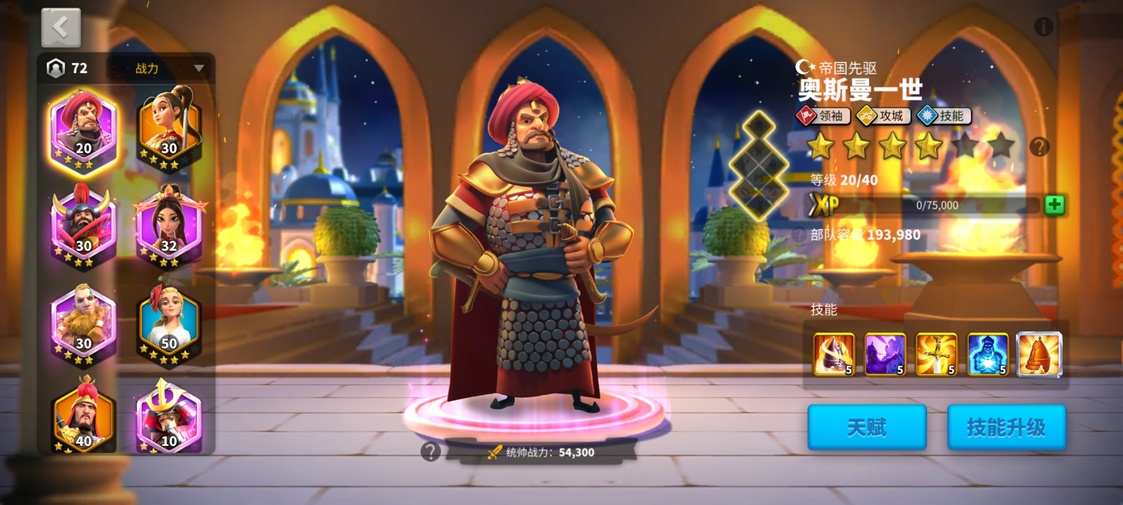View the orange helmet silver-framed skill
1123x505 pixels.
point(1039,355)
